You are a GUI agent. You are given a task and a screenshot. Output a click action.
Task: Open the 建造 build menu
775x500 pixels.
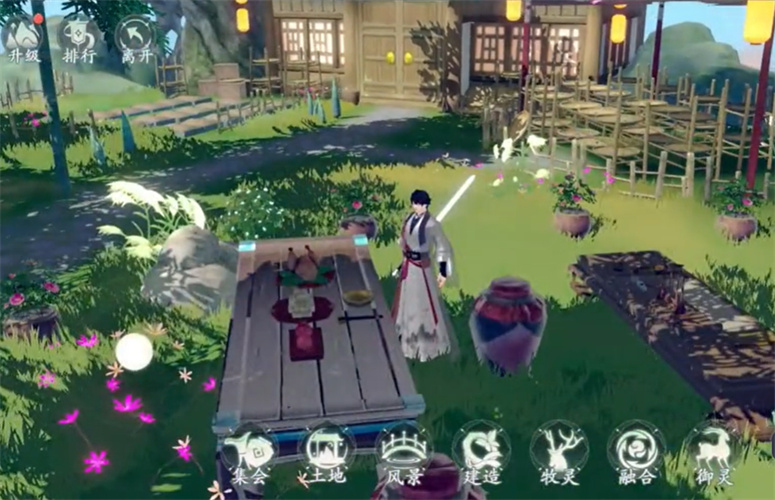coord(481,452)
